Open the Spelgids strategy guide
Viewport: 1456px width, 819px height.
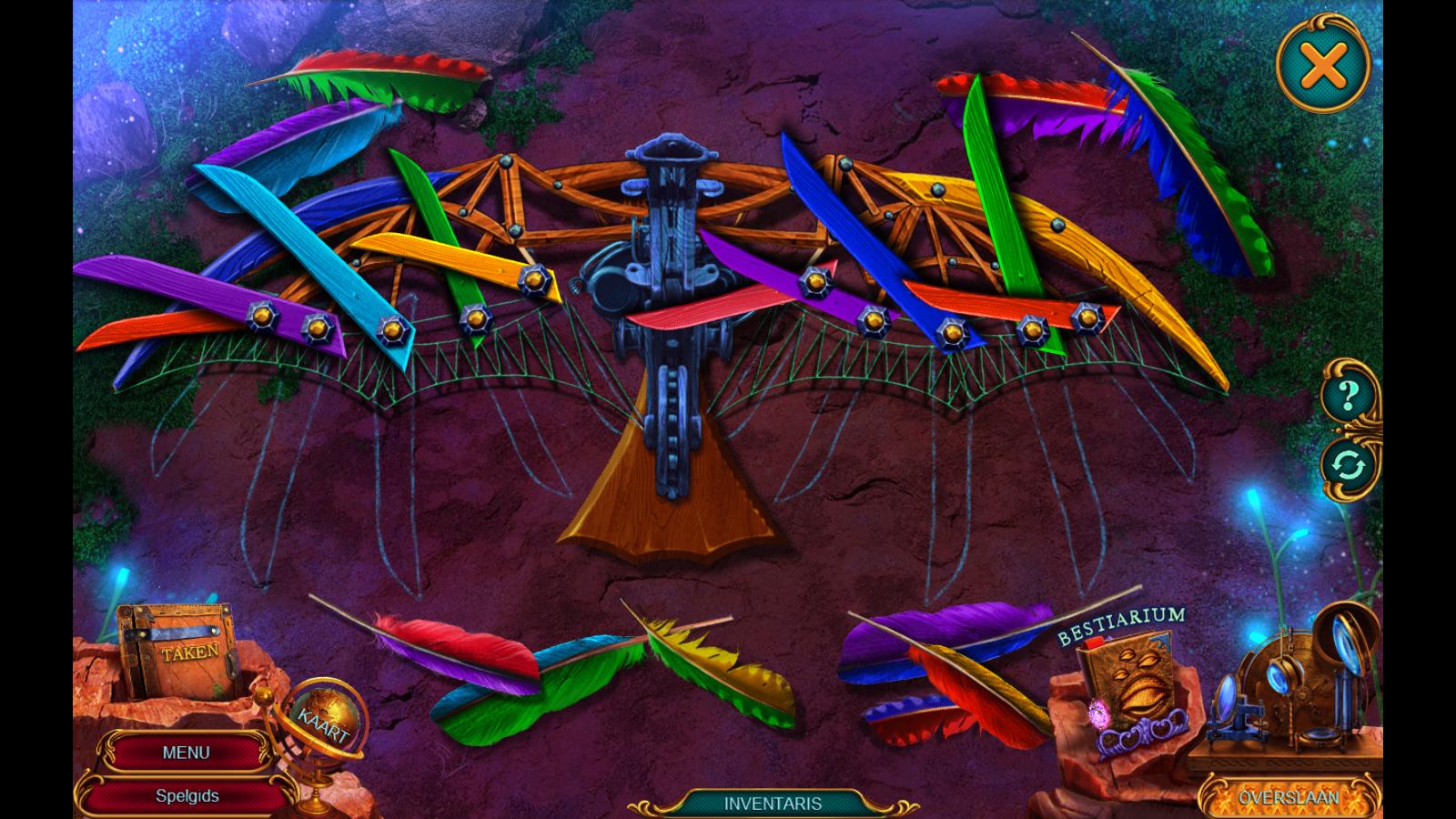tap(187, 795)
